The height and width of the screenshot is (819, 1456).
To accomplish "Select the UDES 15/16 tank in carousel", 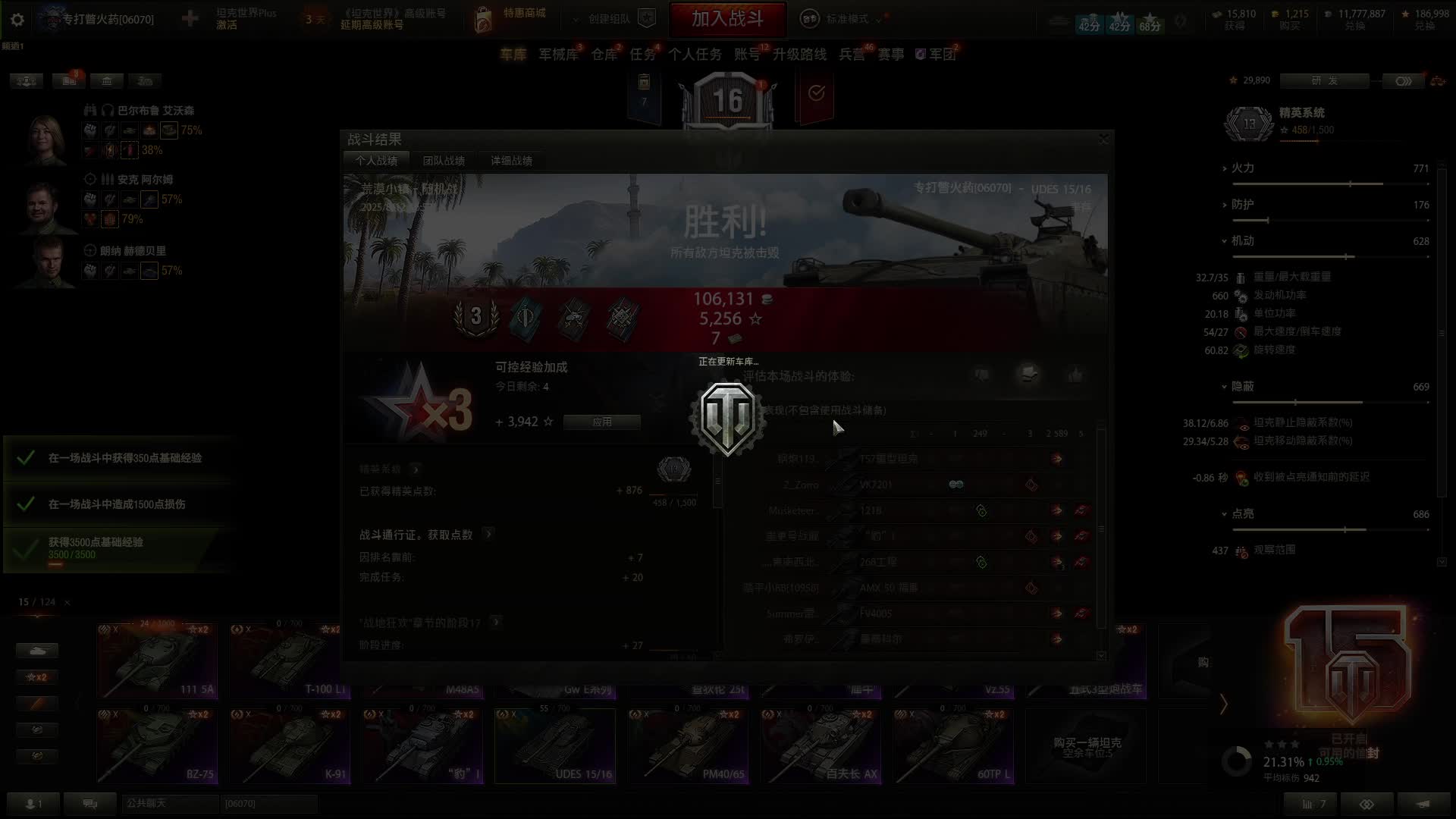I will point(554,745).
